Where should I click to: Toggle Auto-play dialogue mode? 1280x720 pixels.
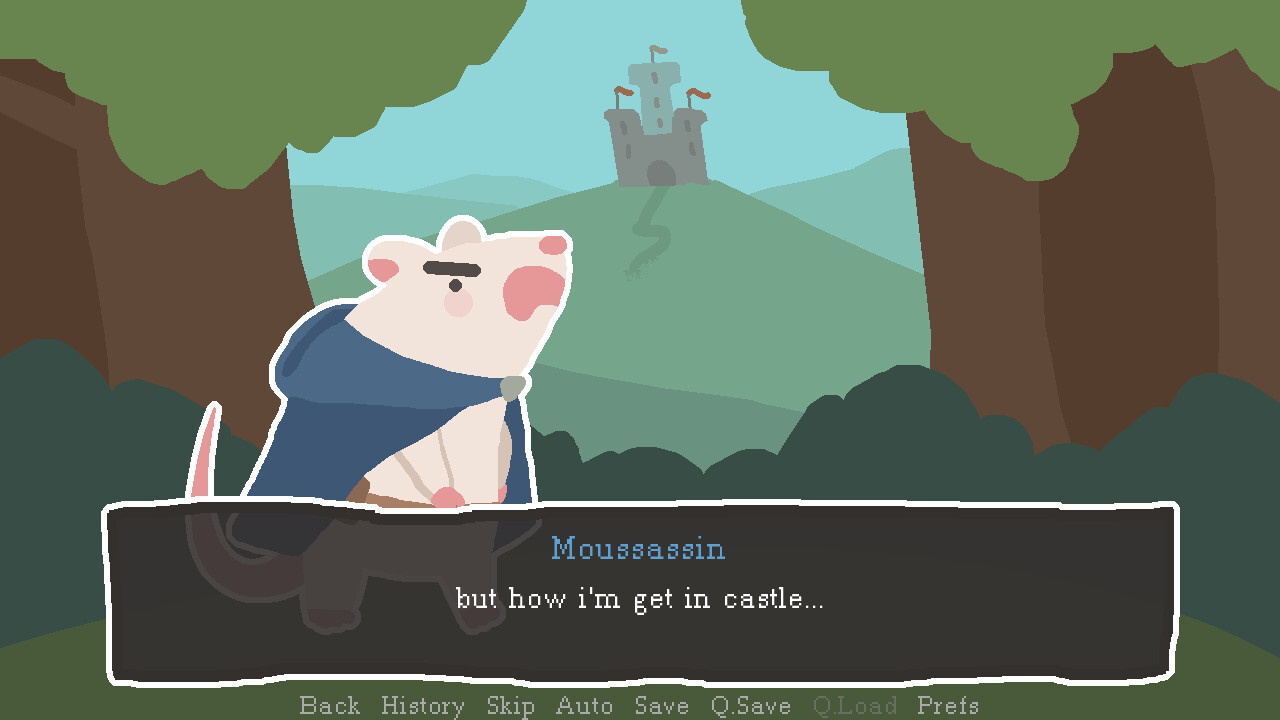(584, 705)
